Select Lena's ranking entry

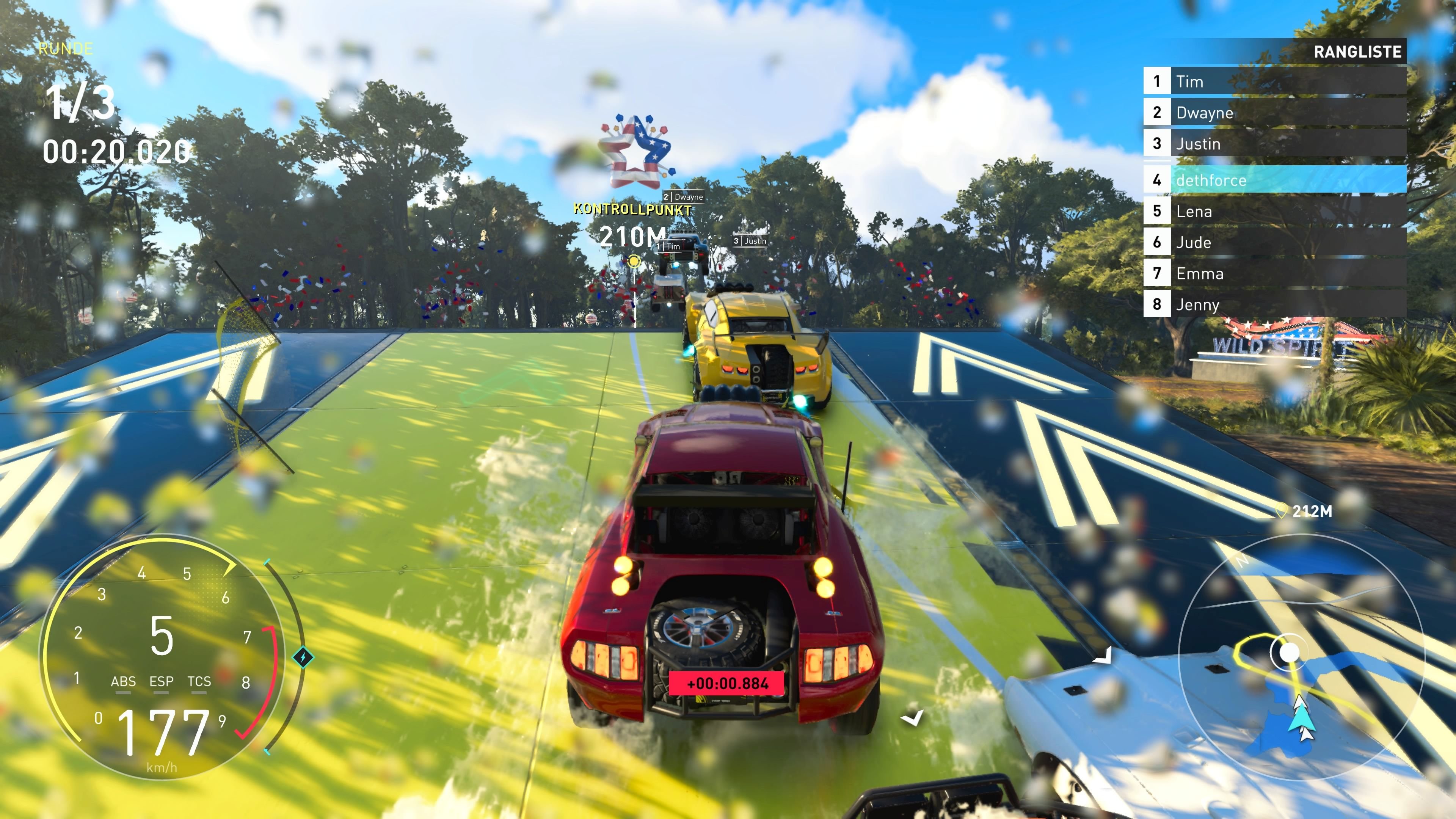(1274, 212)
